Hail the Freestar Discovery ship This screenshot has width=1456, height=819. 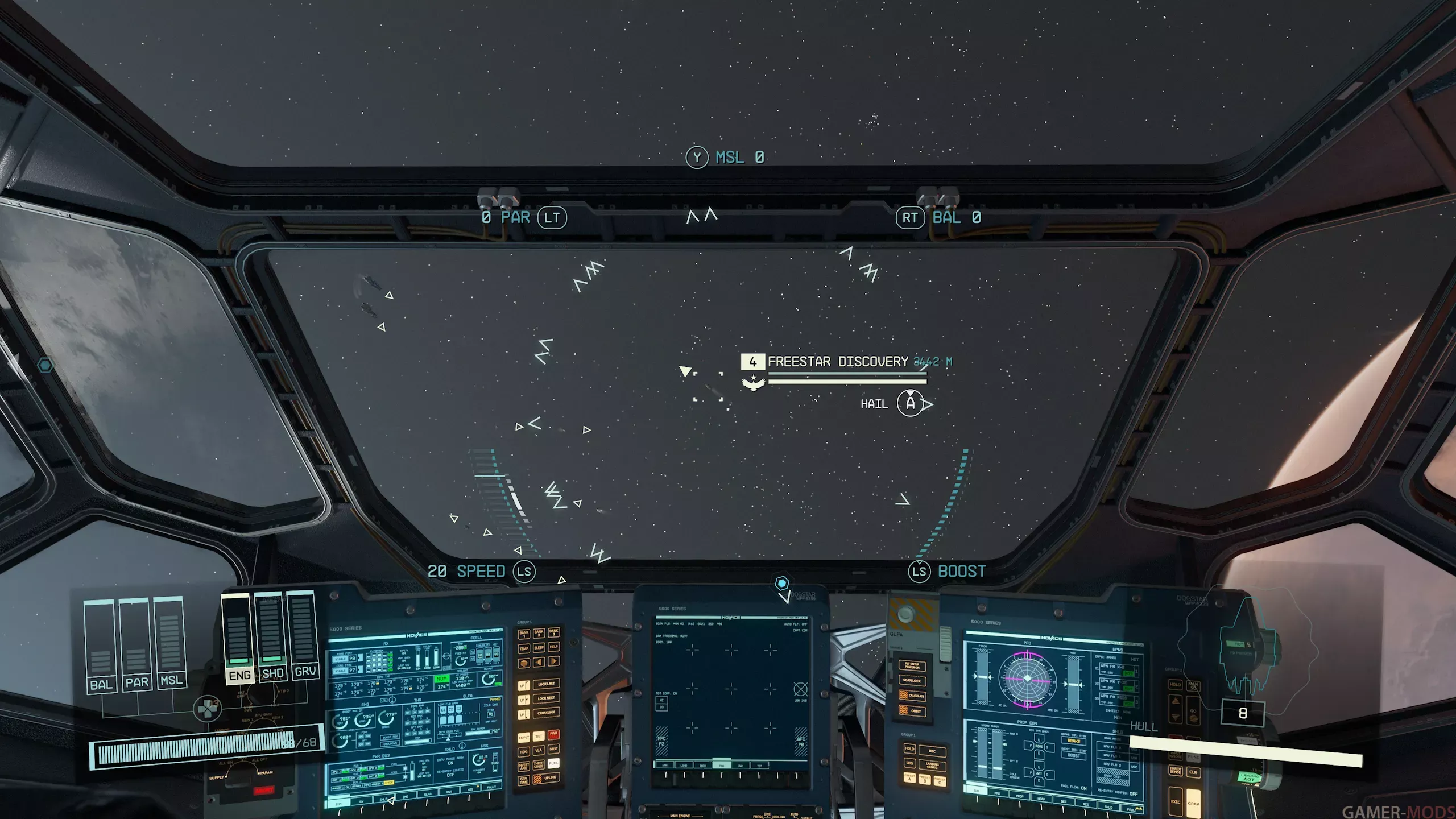click(910, 404)
